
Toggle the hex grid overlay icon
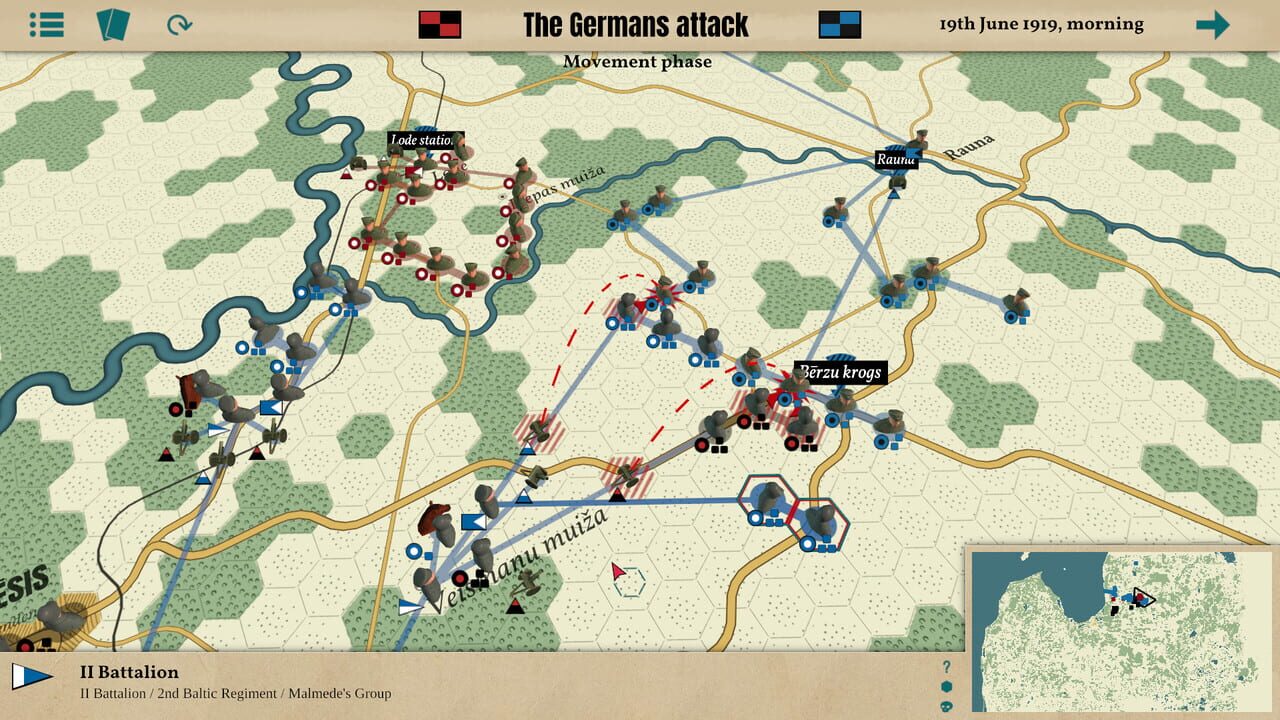[946, 686]
